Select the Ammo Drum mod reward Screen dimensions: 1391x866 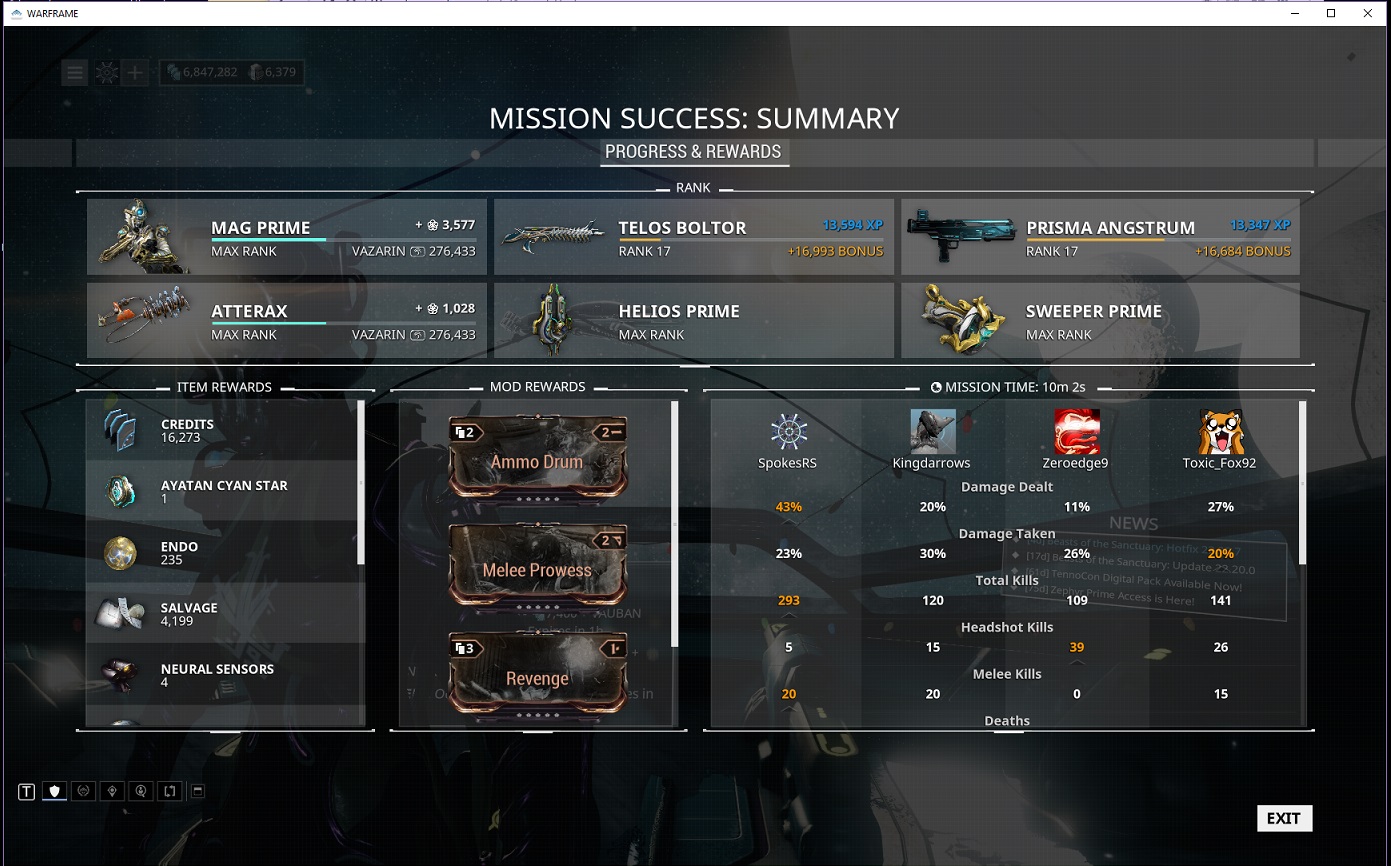pyautogui.click(x=538, y=457)
